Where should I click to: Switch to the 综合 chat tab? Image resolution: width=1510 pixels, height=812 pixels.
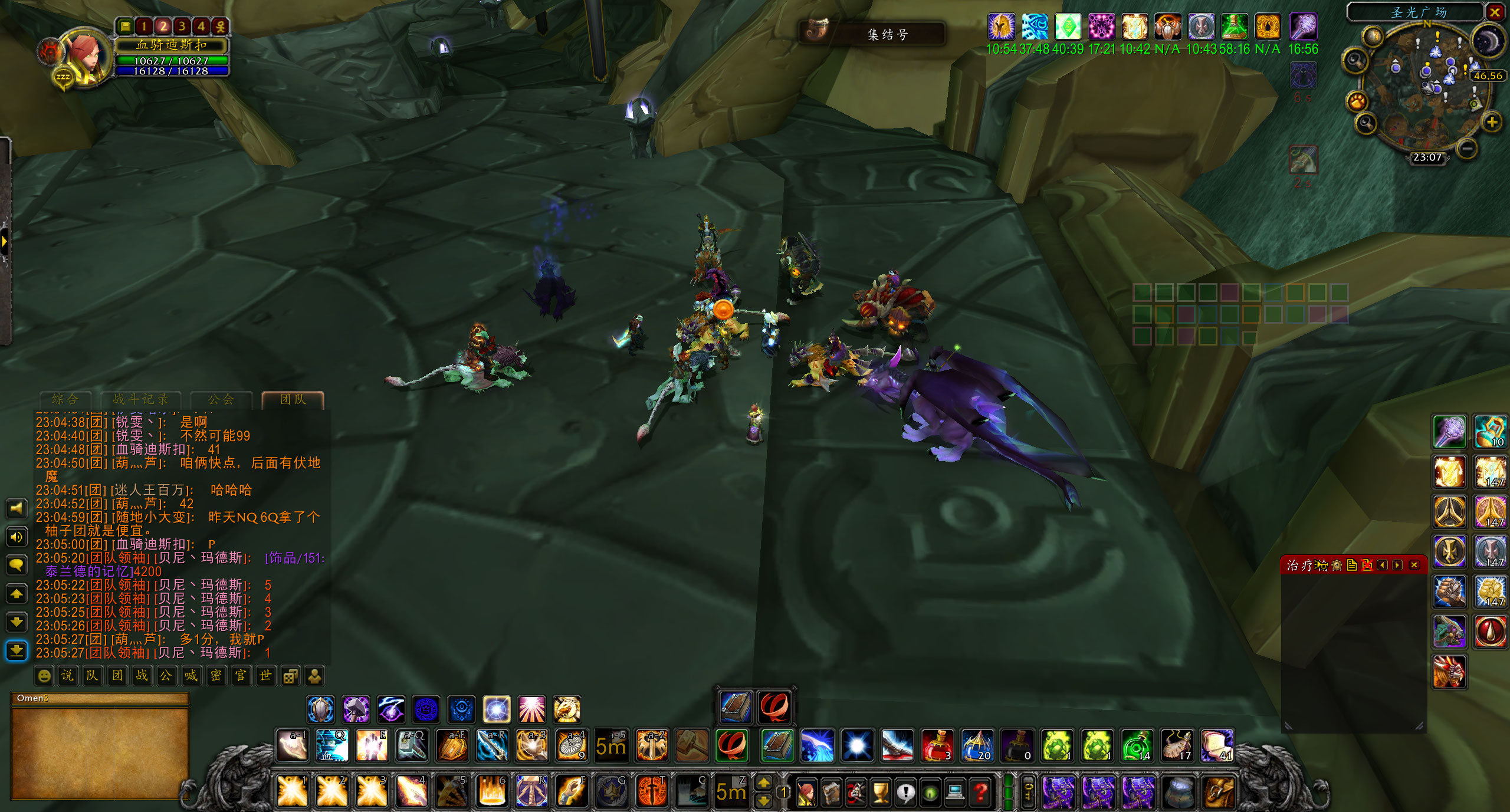tap(65, 399)
